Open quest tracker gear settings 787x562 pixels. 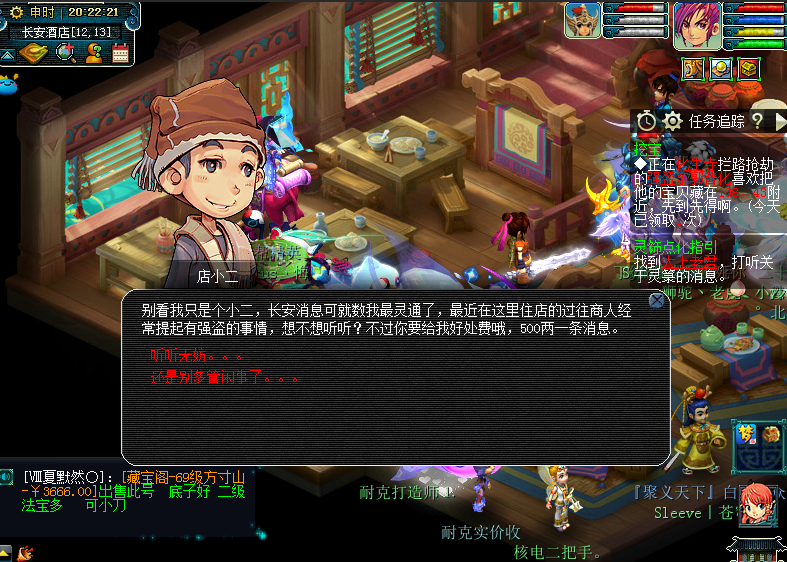(673, 121)
